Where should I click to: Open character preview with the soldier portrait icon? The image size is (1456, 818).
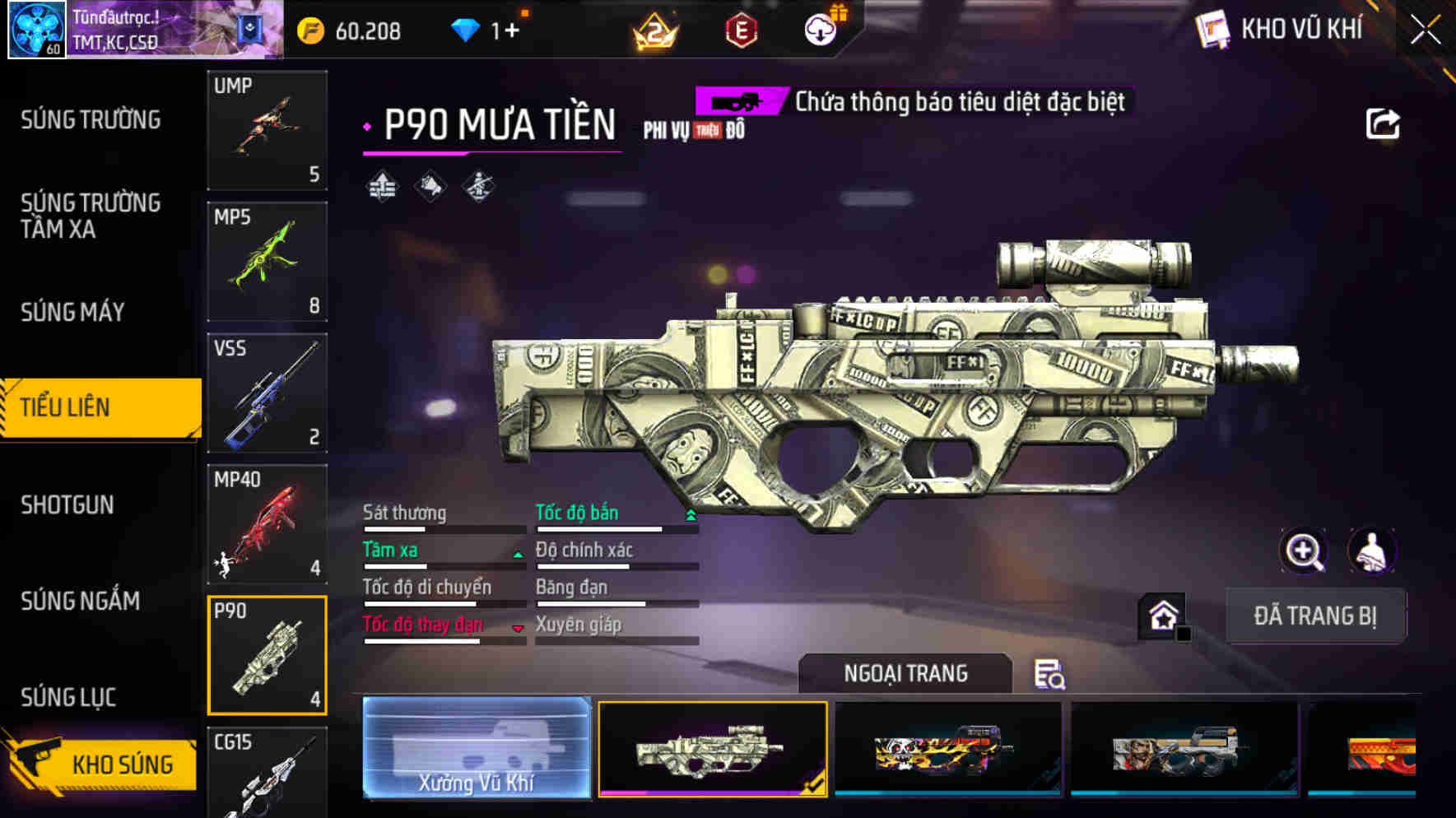[x=1371, y=551]
